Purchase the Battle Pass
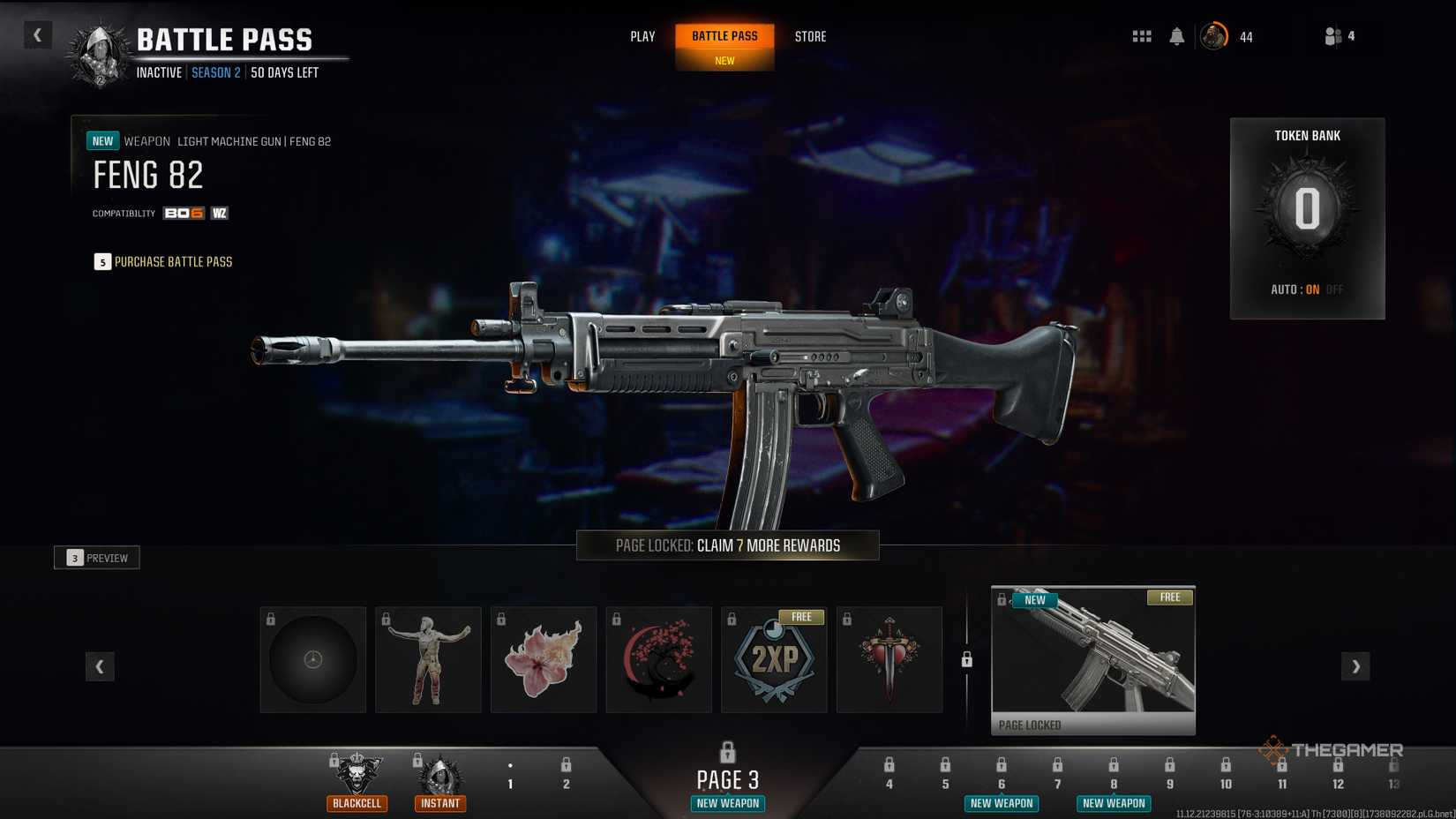 (x=164, y=262)
